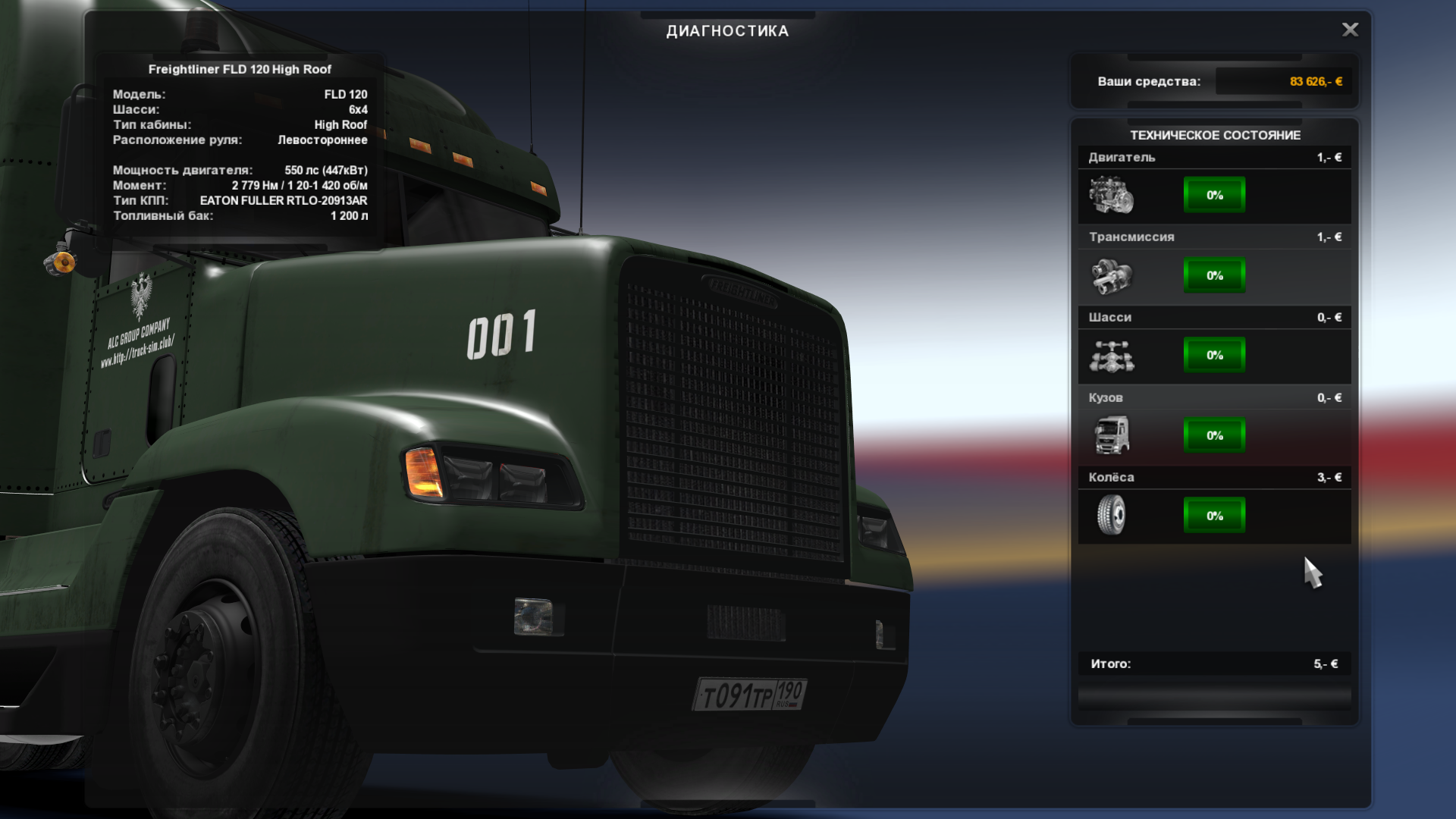Select the chassis repair icon
Screen dimensions: 1456x819
1111,356
